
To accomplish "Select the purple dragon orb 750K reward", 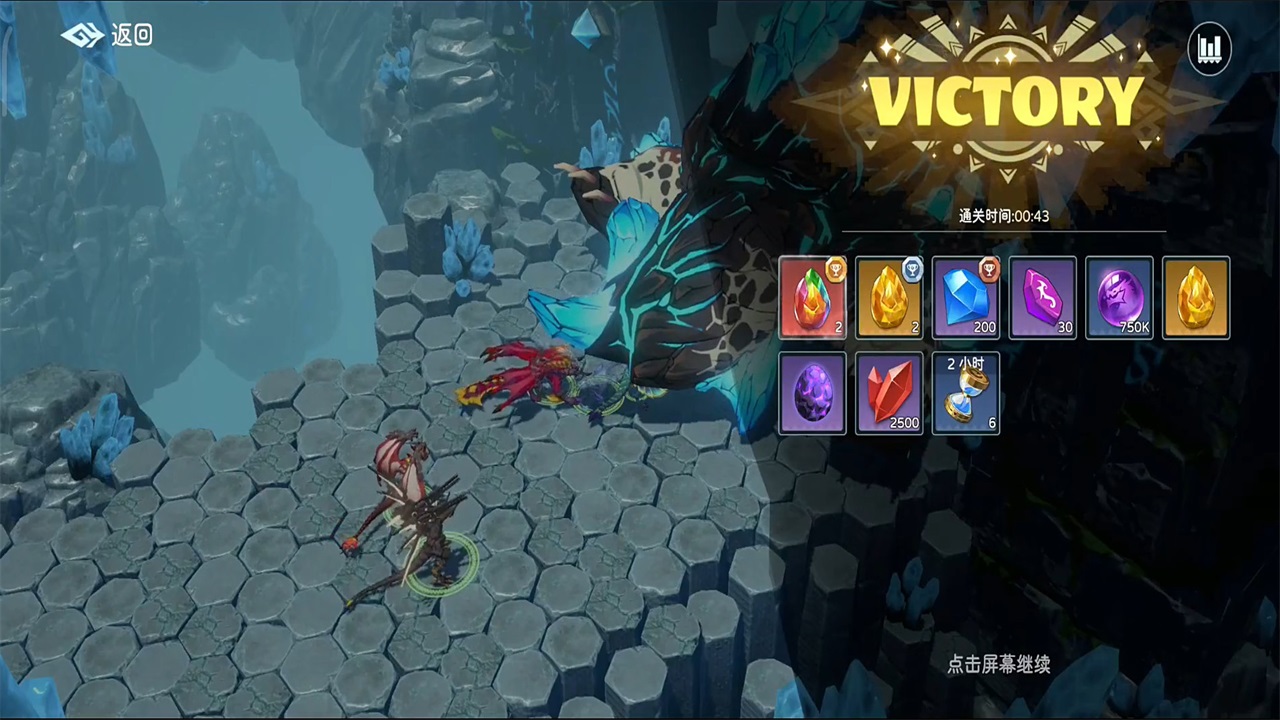I will (x=1119, y=297).
